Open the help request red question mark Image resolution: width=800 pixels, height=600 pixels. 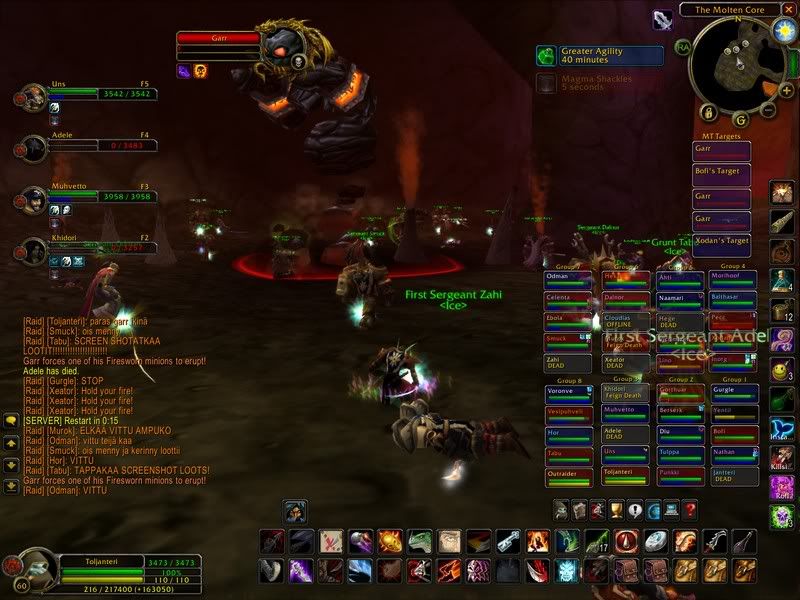690,511
